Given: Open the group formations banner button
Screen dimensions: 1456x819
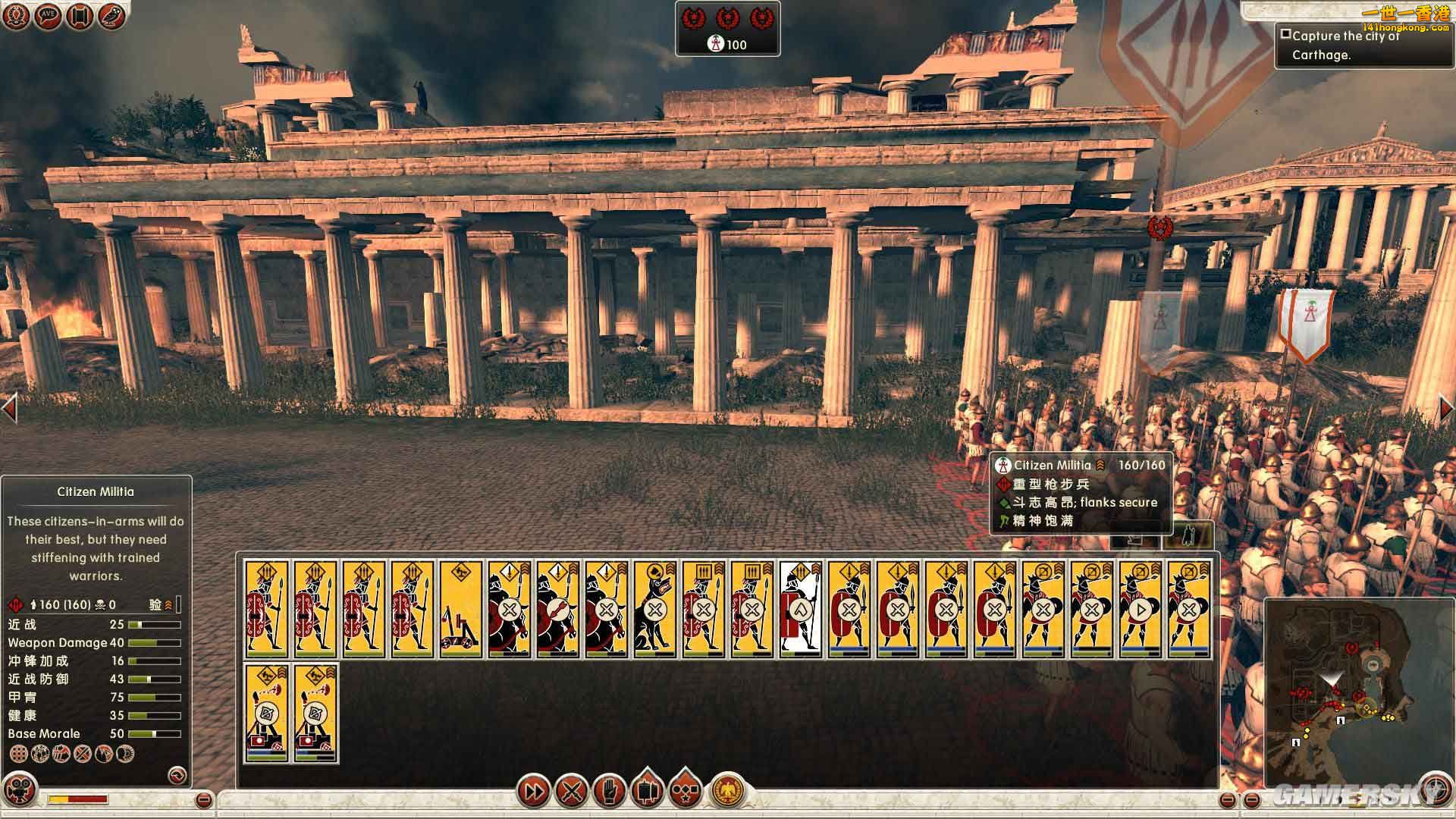Looking at the screenshot, I should 647,789.
